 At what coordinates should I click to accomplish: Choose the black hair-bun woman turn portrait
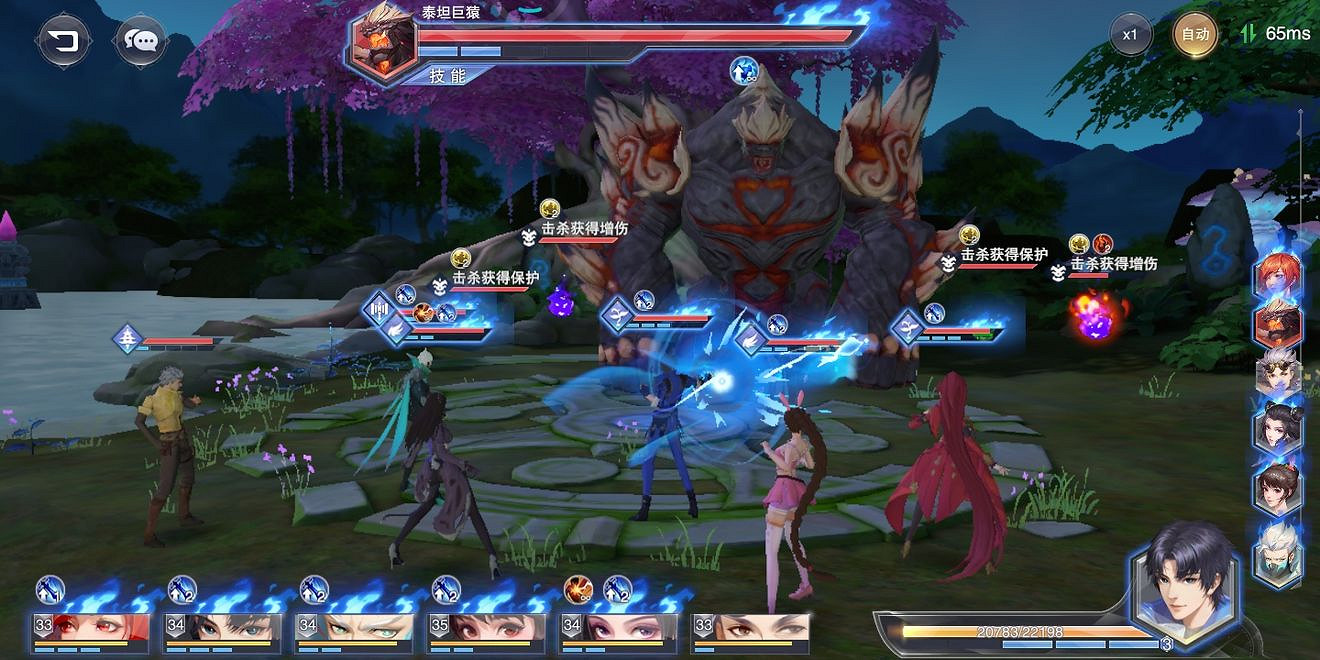[1278, 430]
